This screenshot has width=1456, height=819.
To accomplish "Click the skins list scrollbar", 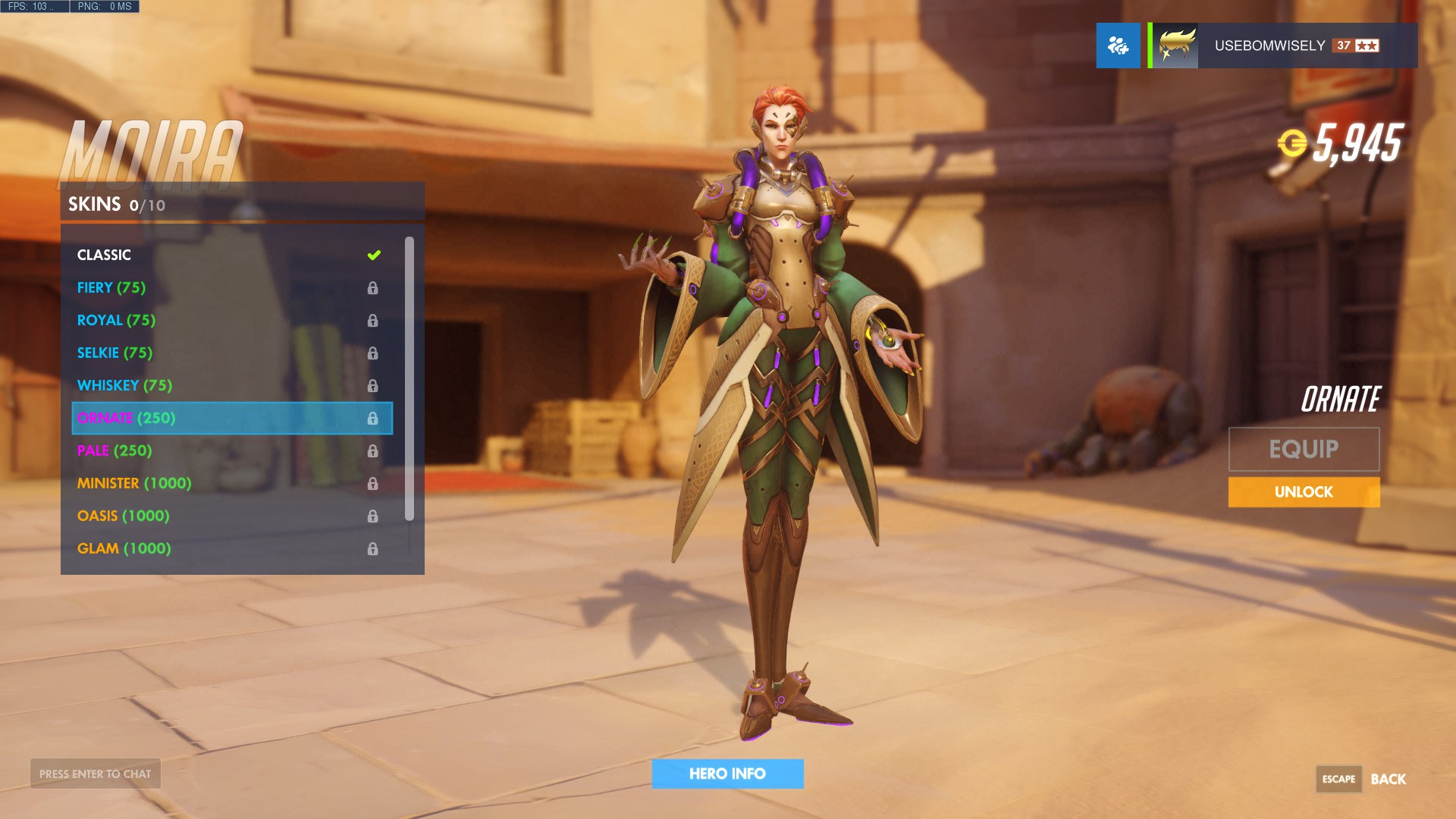I will click(x=409, y=379).
